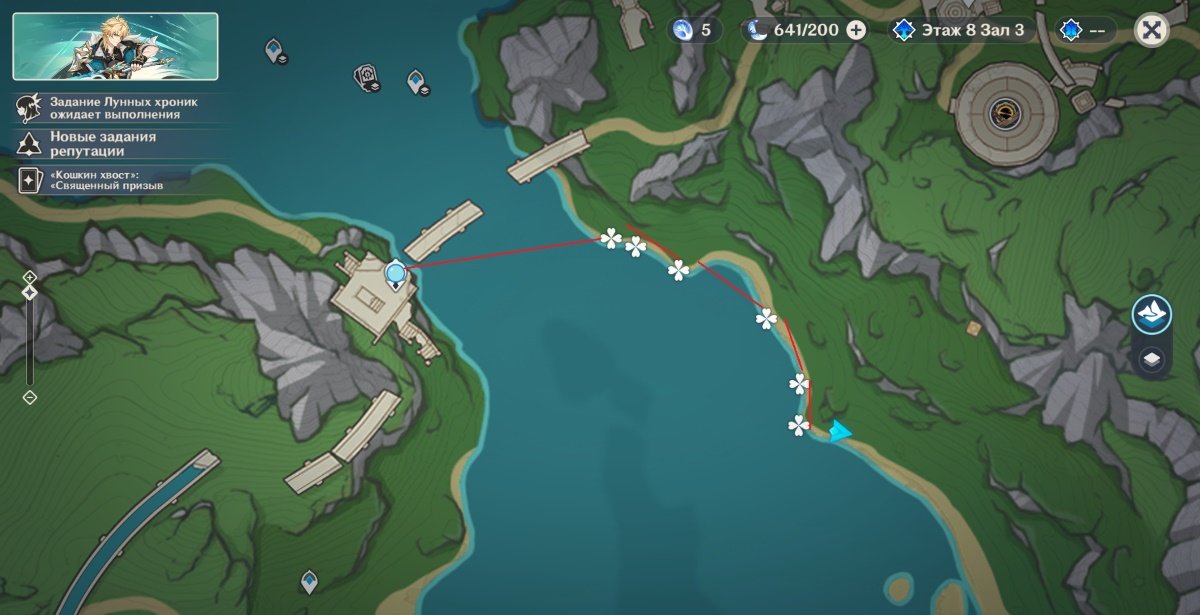View the Новые задания репутации notification
1200x615 pixels.
[88, 144]
